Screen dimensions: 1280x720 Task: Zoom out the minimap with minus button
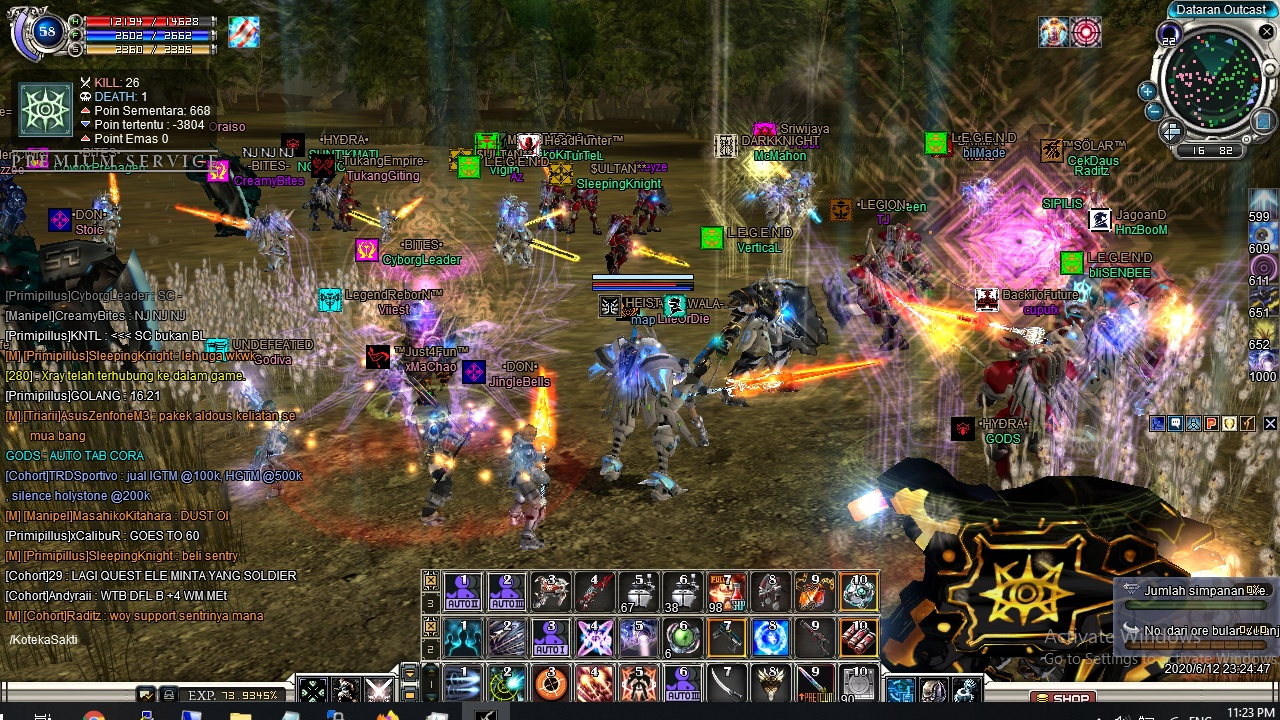(x=1153, y=111)
